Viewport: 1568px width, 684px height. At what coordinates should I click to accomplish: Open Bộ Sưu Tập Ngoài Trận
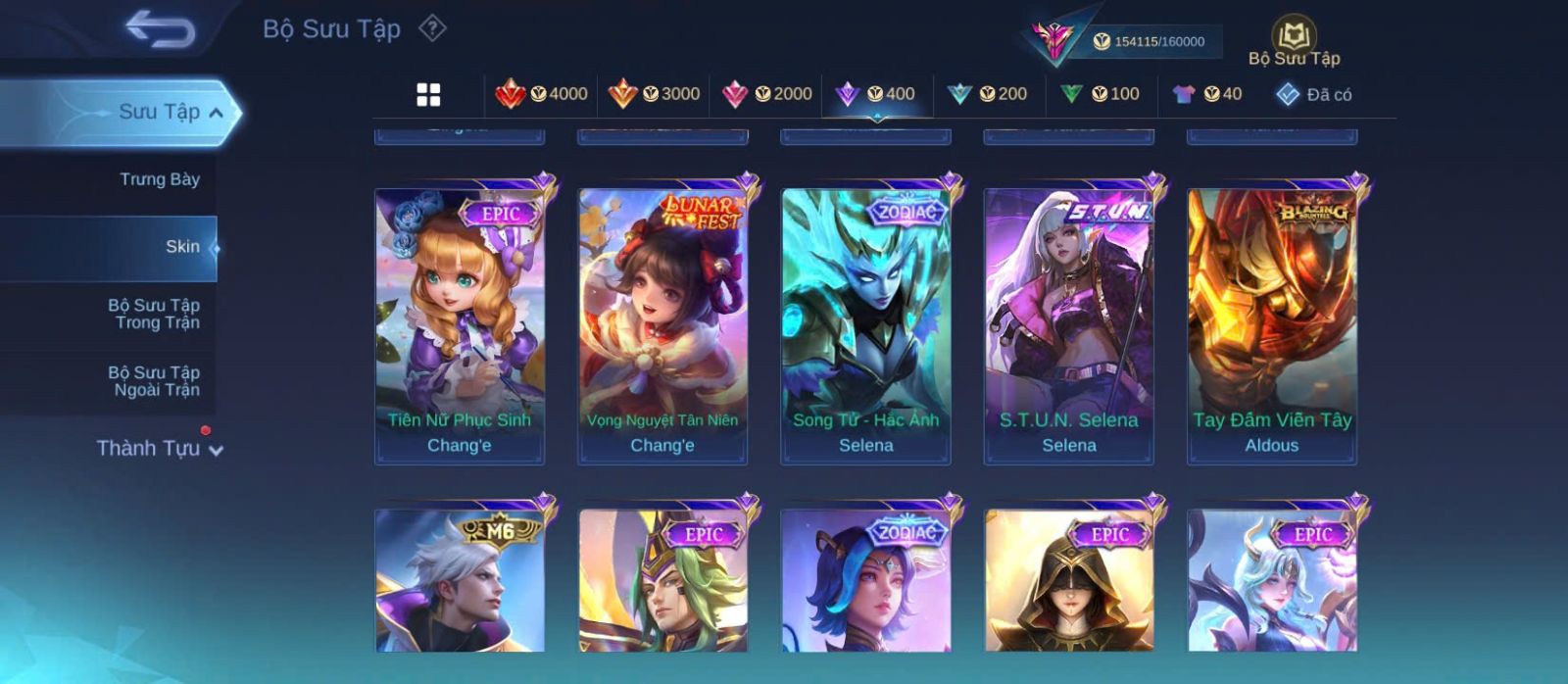(154, 381)
